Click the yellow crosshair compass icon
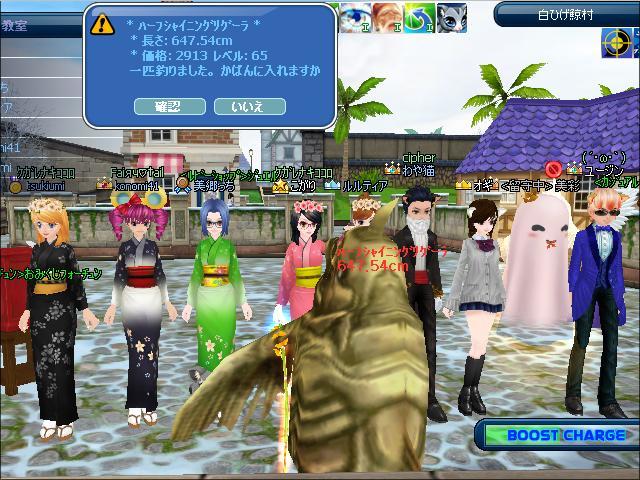 (618, 42)
